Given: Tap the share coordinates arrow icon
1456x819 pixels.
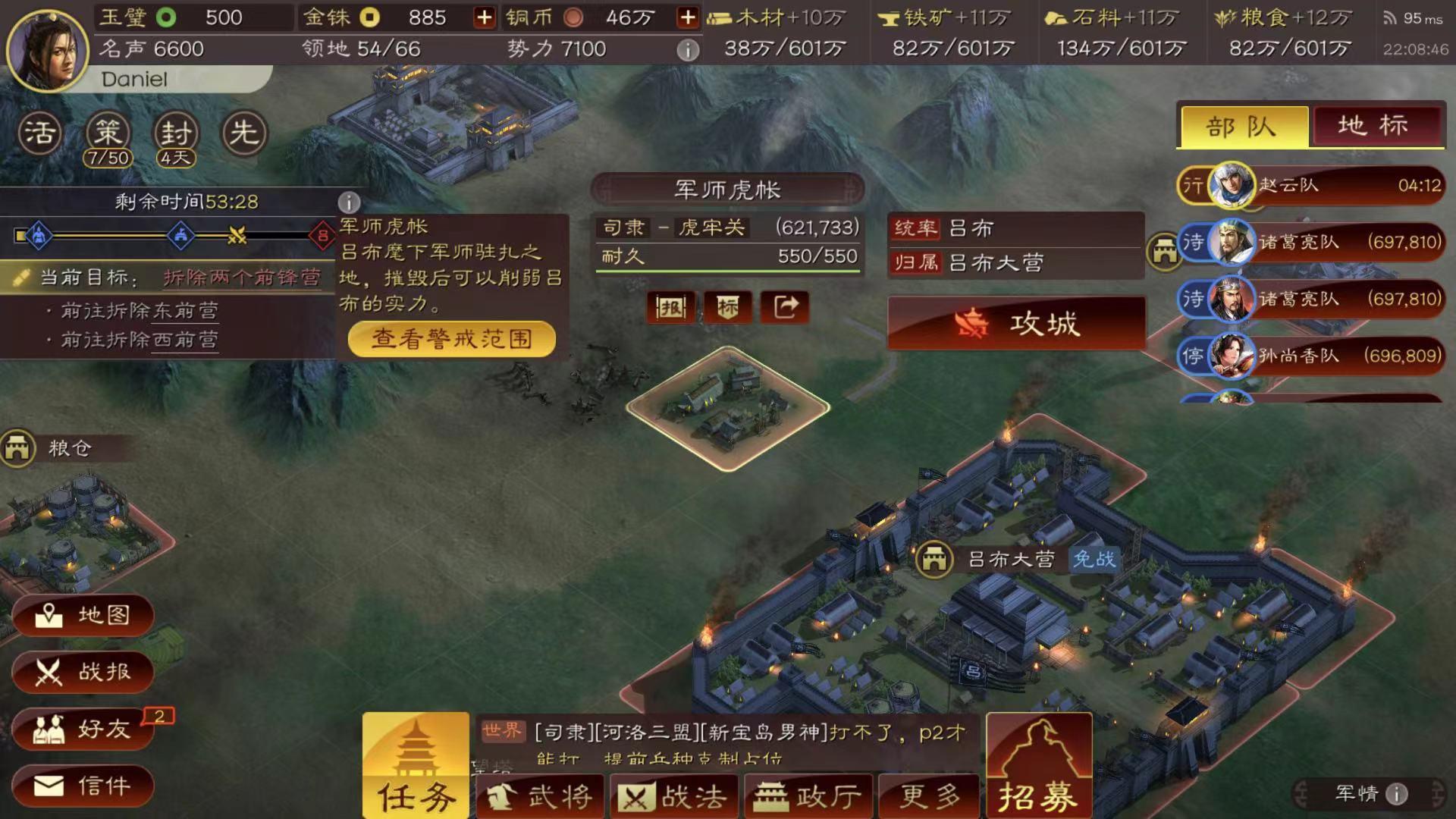Looking at the screenshot, I should (x=786, y=307).
